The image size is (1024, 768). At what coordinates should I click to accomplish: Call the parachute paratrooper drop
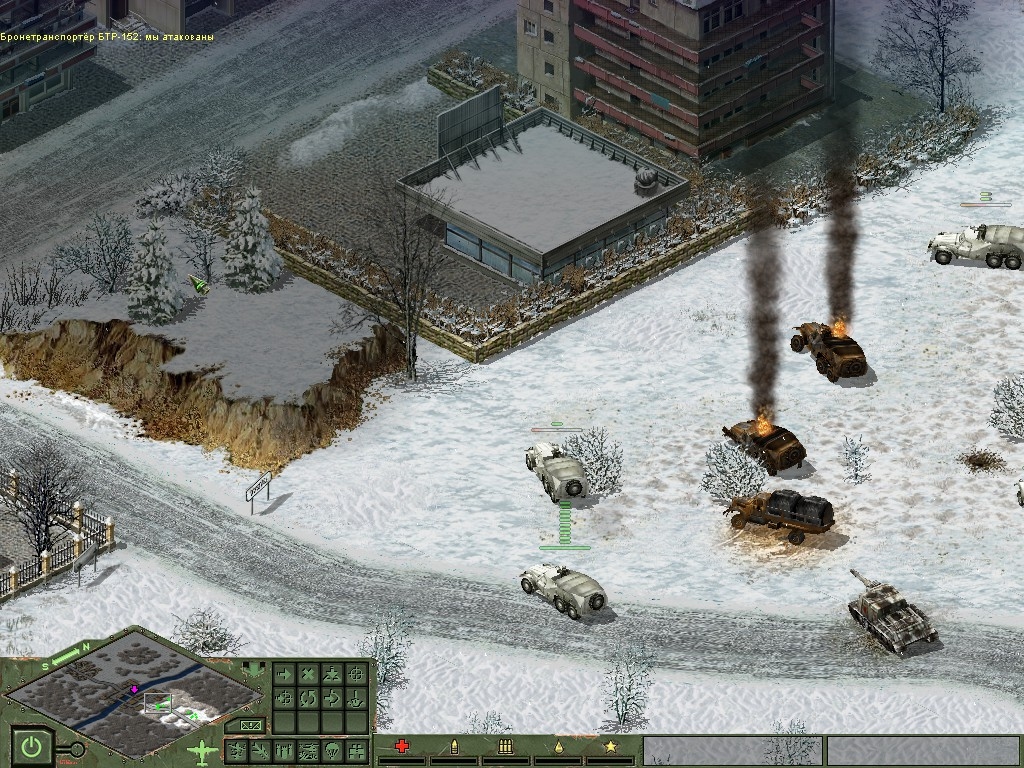coord(332,750)
